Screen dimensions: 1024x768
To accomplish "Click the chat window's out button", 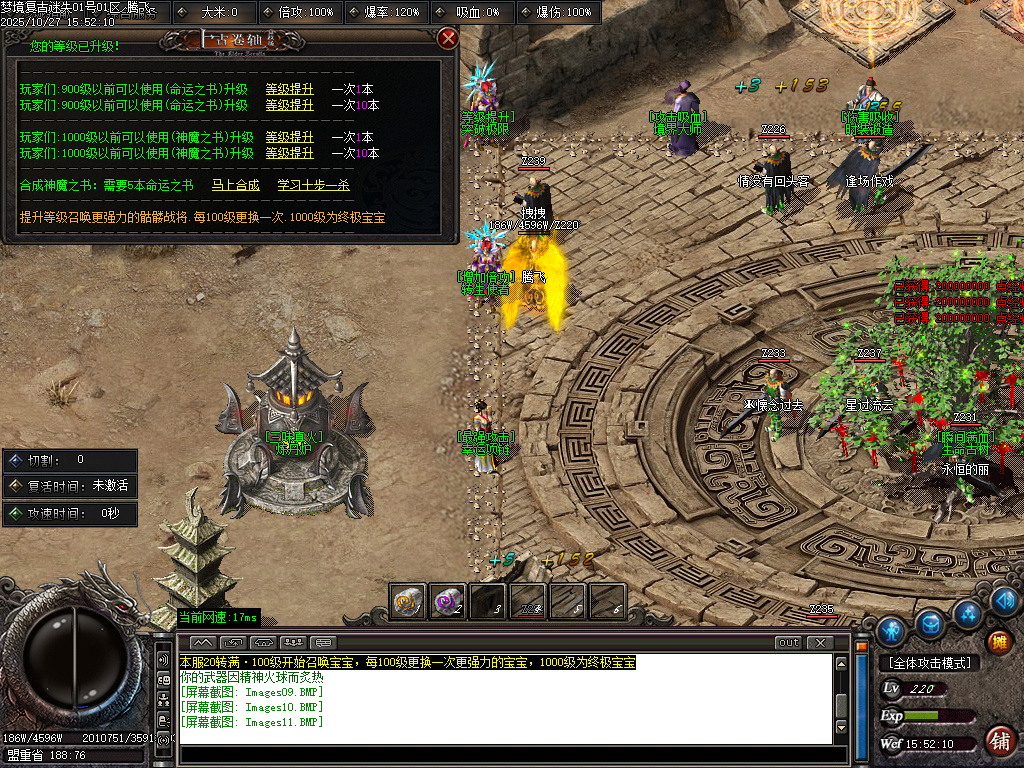I will click(788, 642).
